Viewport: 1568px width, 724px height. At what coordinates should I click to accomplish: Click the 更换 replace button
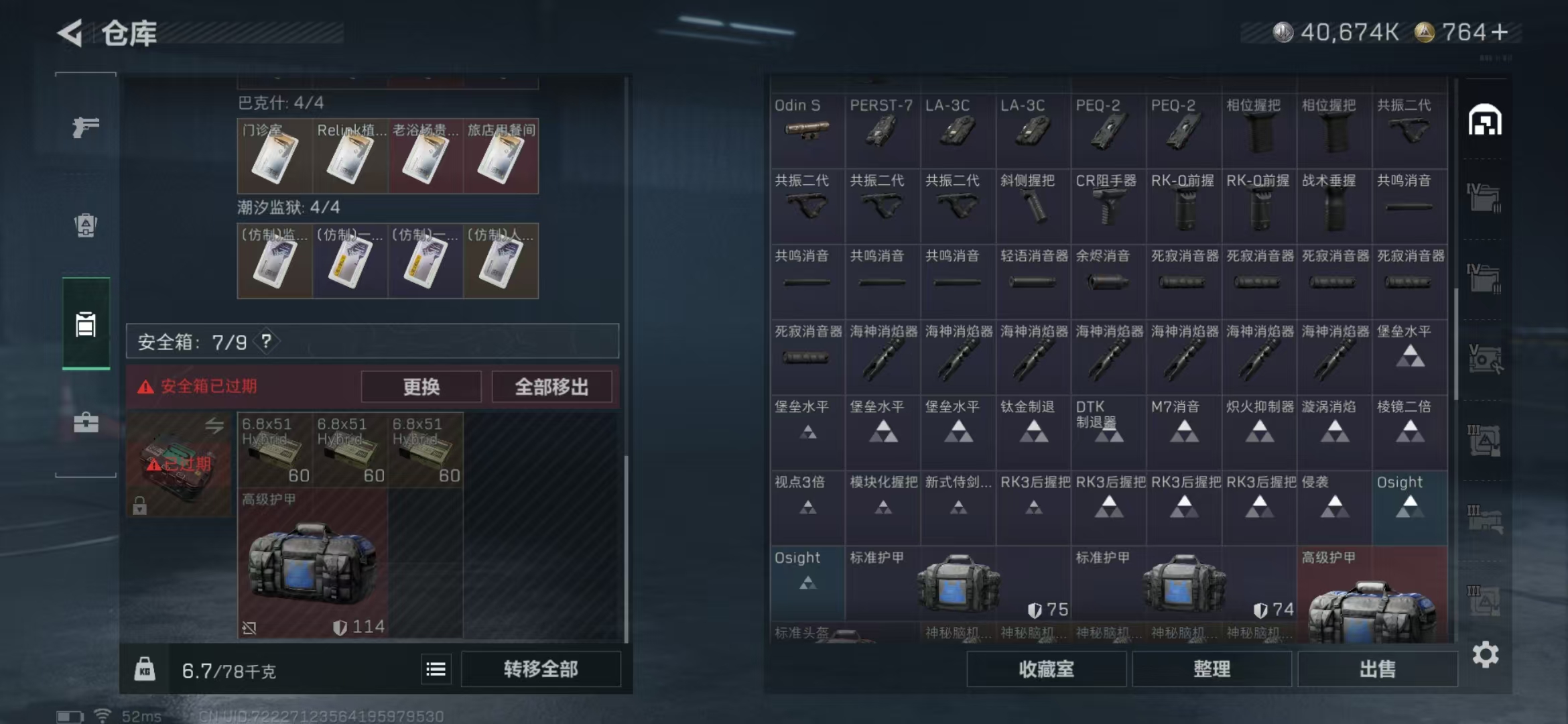421,386
